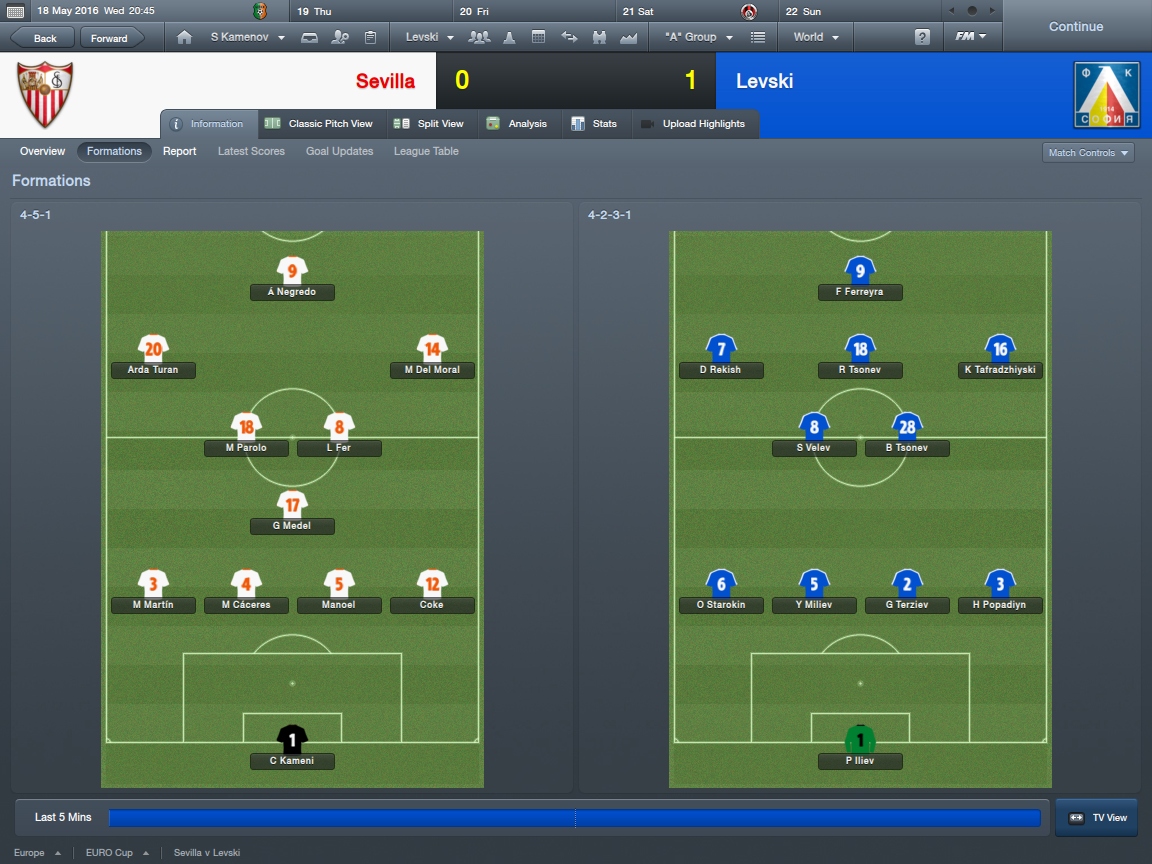Open the World menu
The height and width of the screenshot is (864, 1152).
pos(816,37)
